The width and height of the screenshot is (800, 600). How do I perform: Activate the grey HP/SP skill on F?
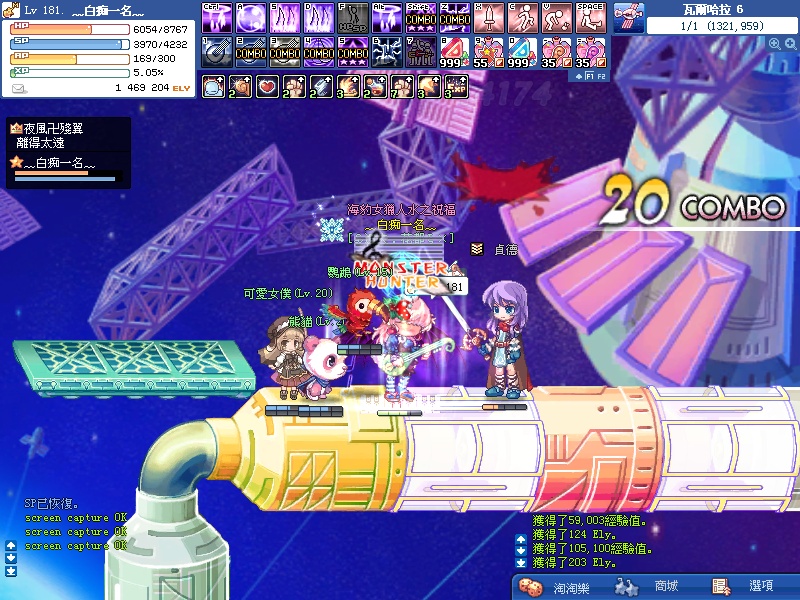click(352, 17)
